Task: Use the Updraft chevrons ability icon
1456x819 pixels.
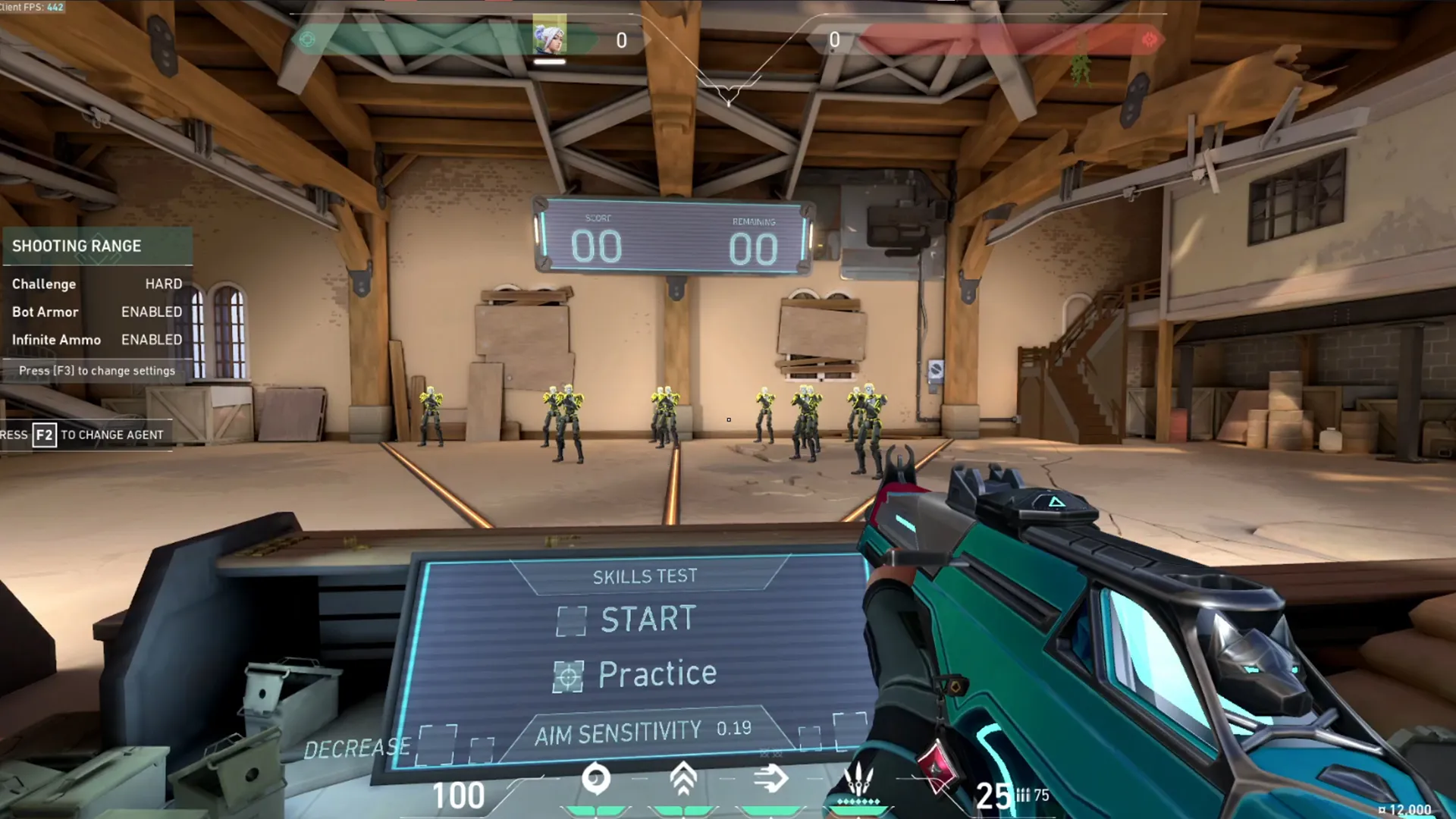Action: tap(683, 779)
